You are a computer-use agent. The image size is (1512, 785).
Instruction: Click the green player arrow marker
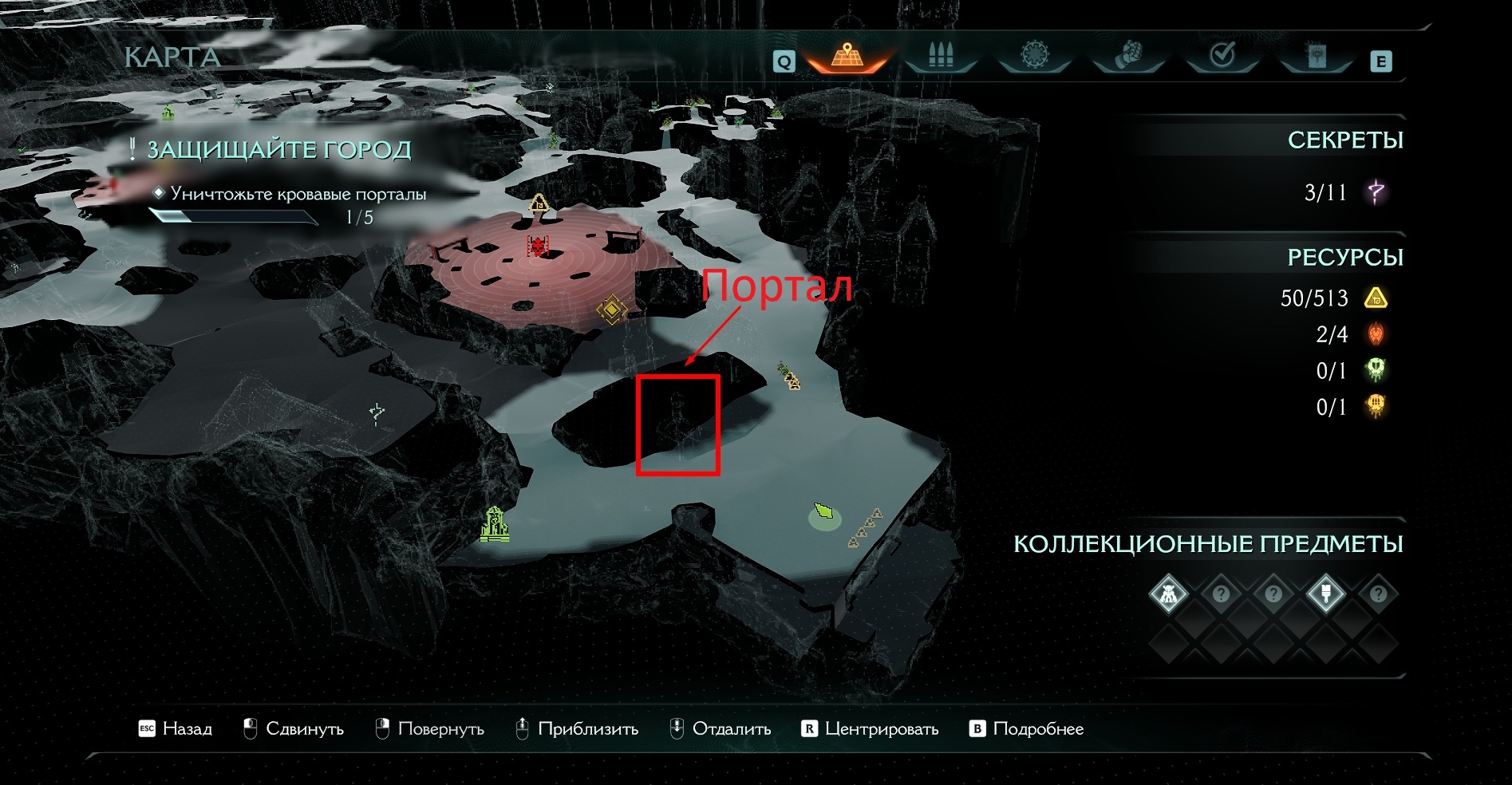(x=823, y=511)
